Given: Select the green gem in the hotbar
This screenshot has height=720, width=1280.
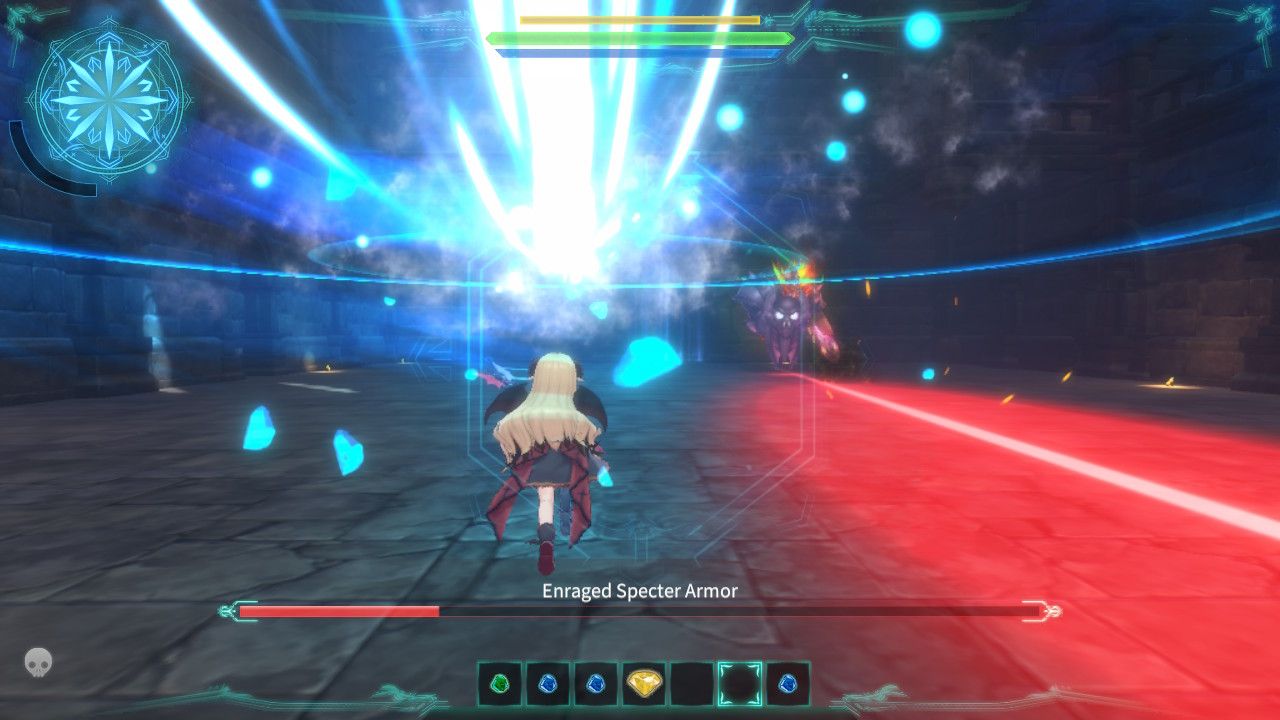Looking at the screenshot, I should coord(499,685).
